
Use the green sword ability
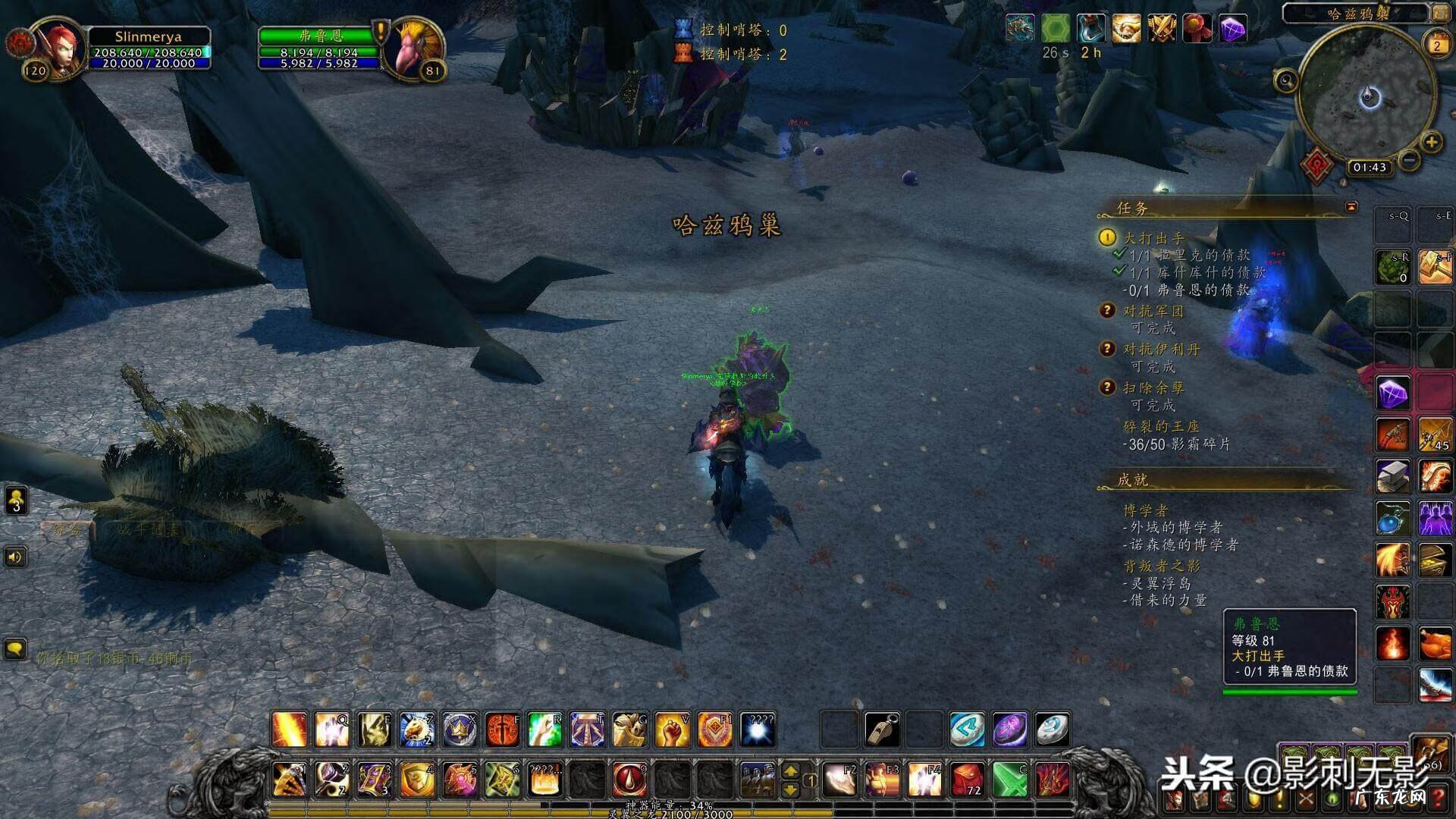[1010, 779]
